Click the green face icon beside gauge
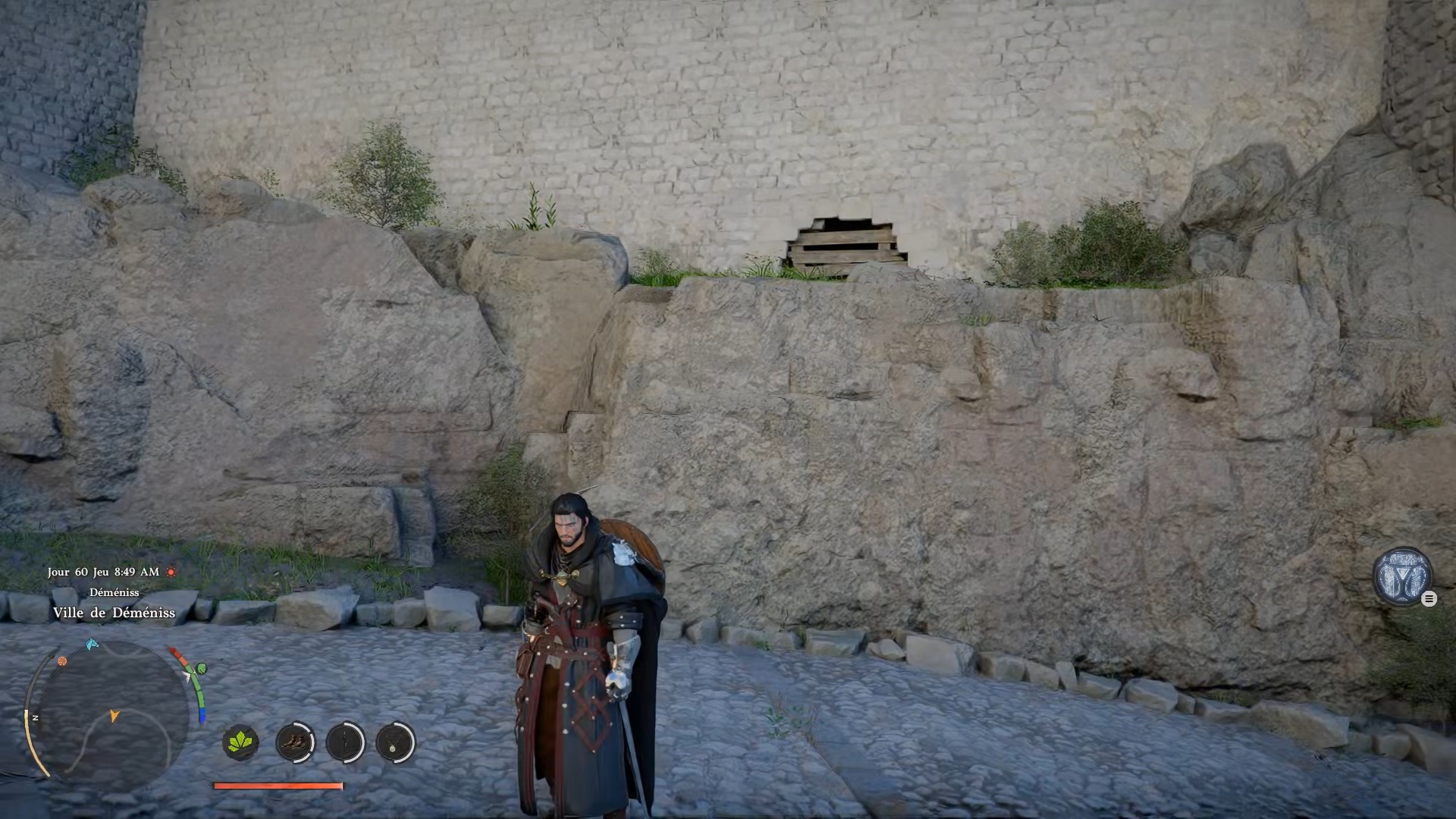The height and width of the screenshot is (819, 1456). (x=201, y=669)
